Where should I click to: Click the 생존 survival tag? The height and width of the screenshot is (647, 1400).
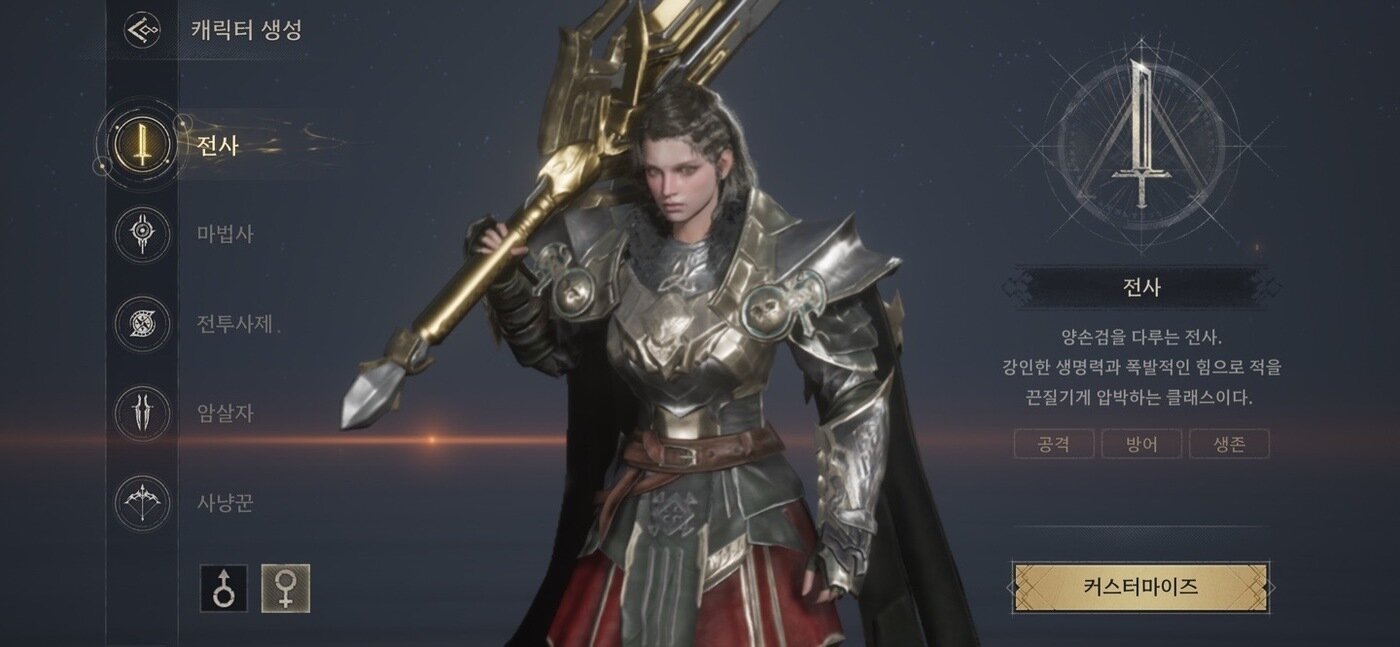[1229, 444]
